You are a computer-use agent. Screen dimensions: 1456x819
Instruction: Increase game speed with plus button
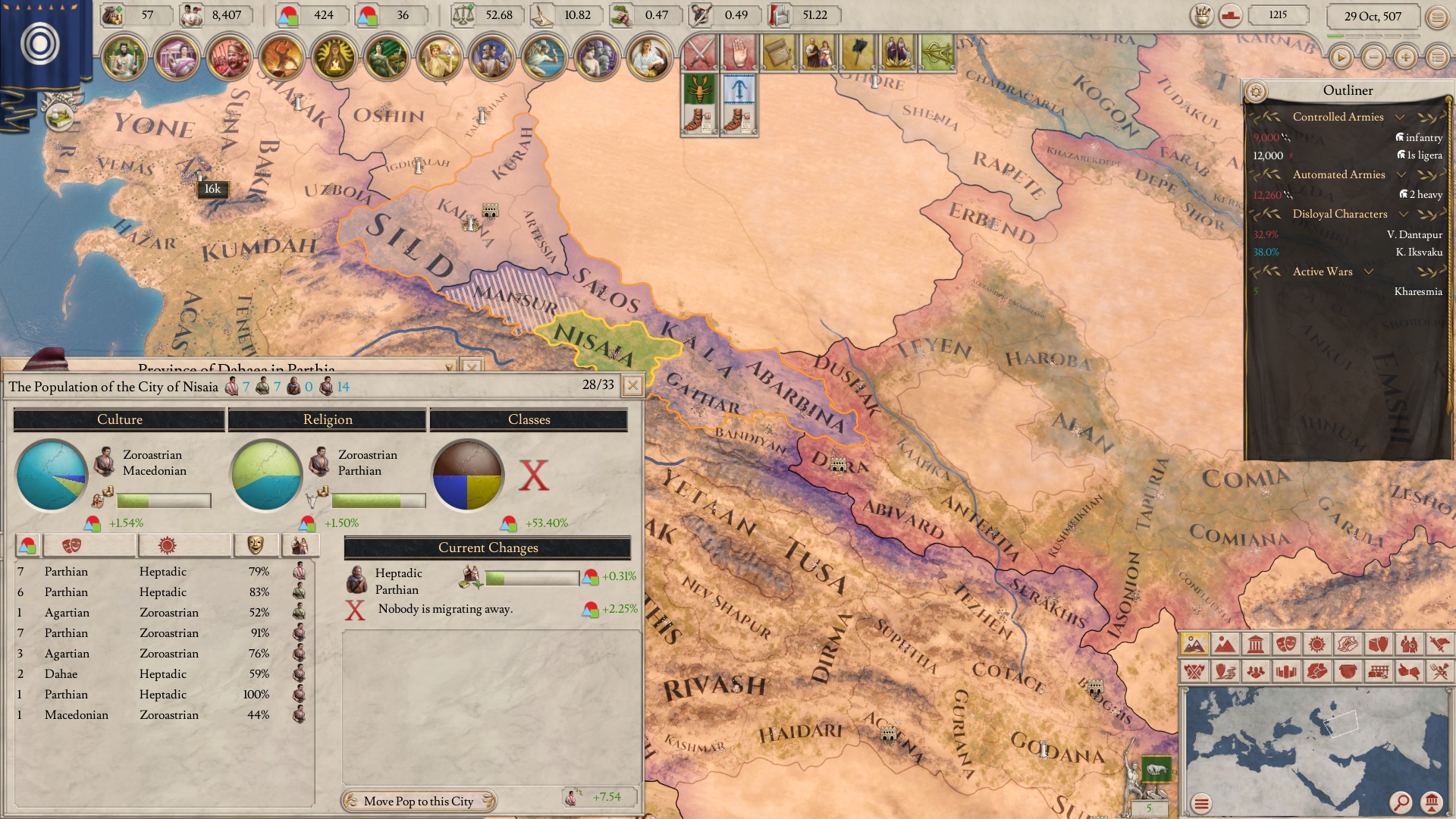[1405, 57]
